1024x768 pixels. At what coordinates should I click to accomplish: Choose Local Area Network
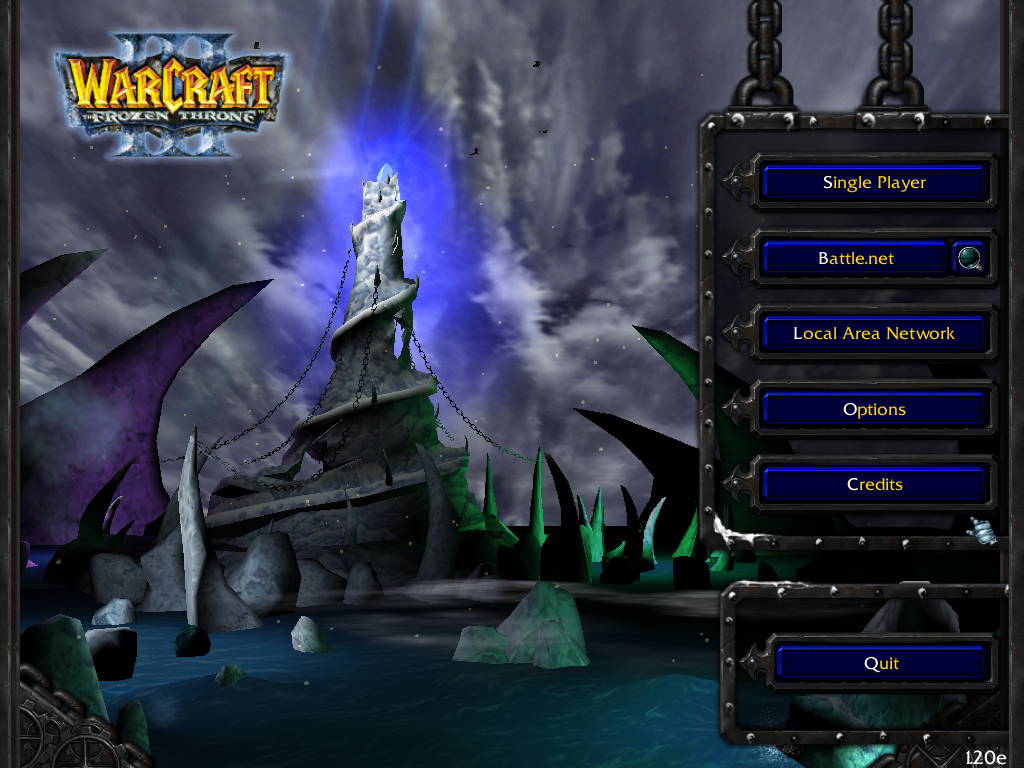point(874,333)
